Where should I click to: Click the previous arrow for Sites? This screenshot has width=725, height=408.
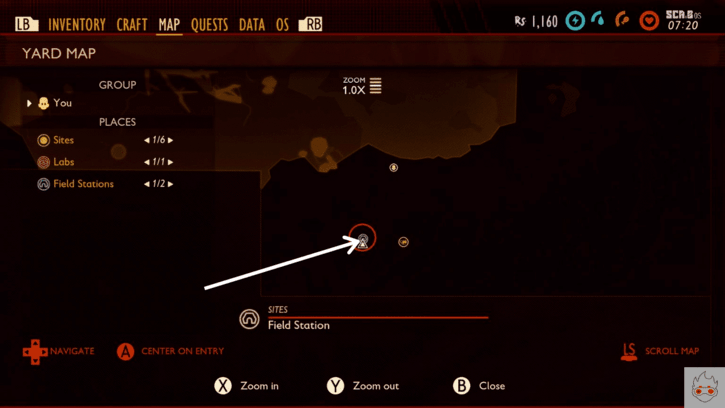[147, 140]
